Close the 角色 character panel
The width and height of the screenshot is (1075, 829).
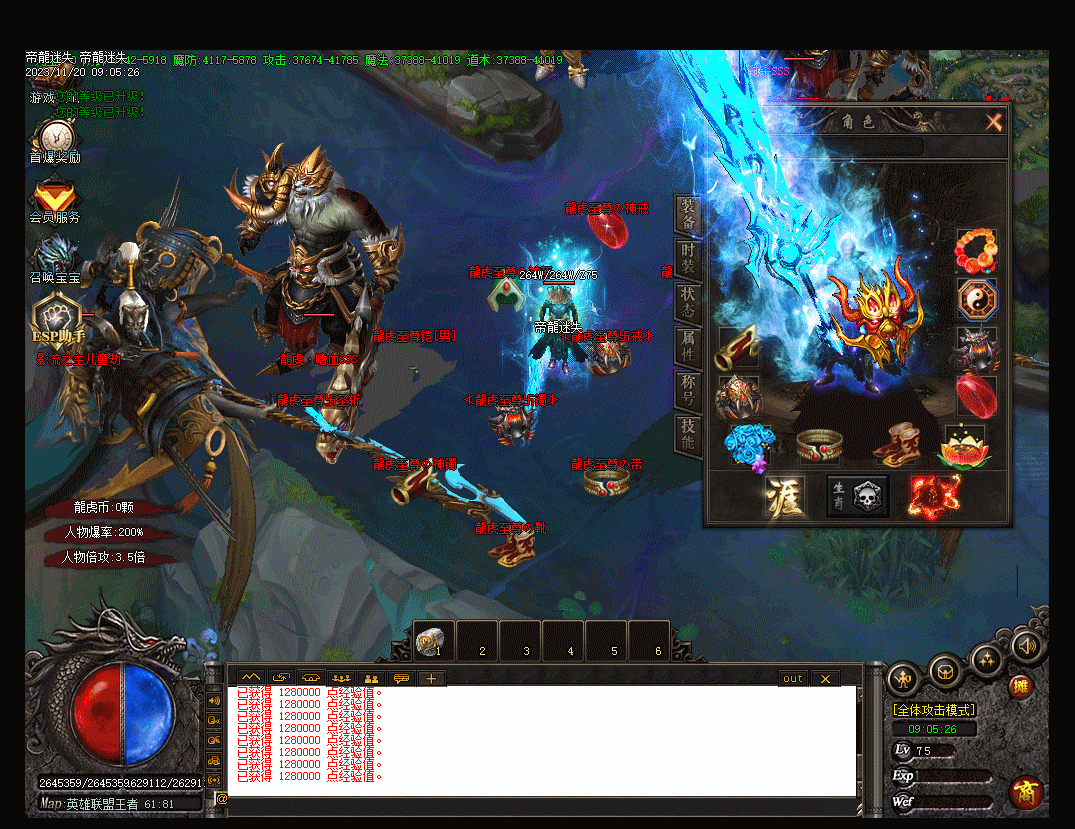[993, 122]
